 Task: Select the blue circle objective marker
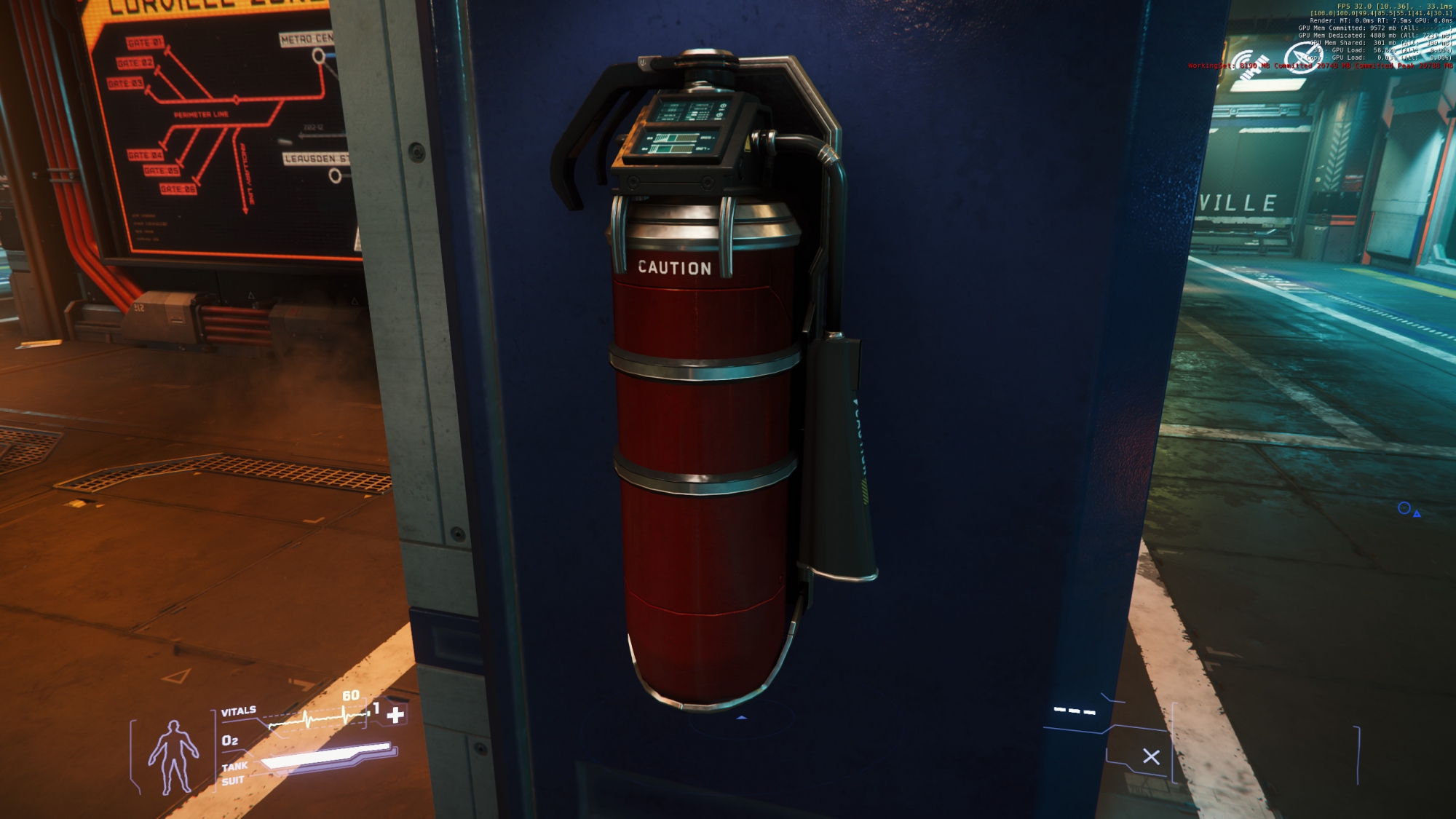(1404, 508)
